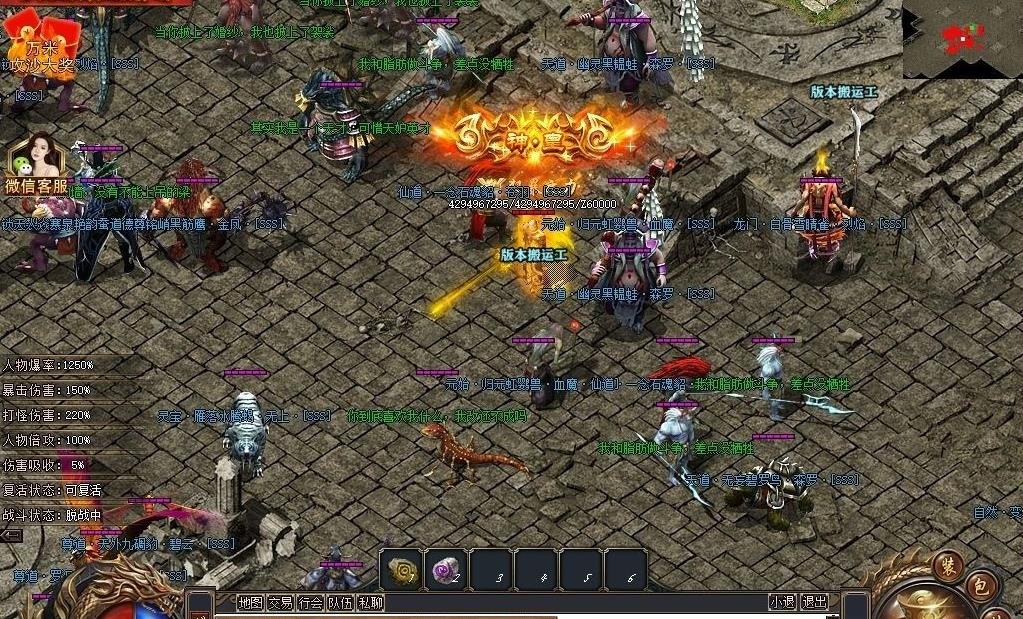Open the 行会 guild tab
Viewport: 1023px width, 619px height.
310,602
